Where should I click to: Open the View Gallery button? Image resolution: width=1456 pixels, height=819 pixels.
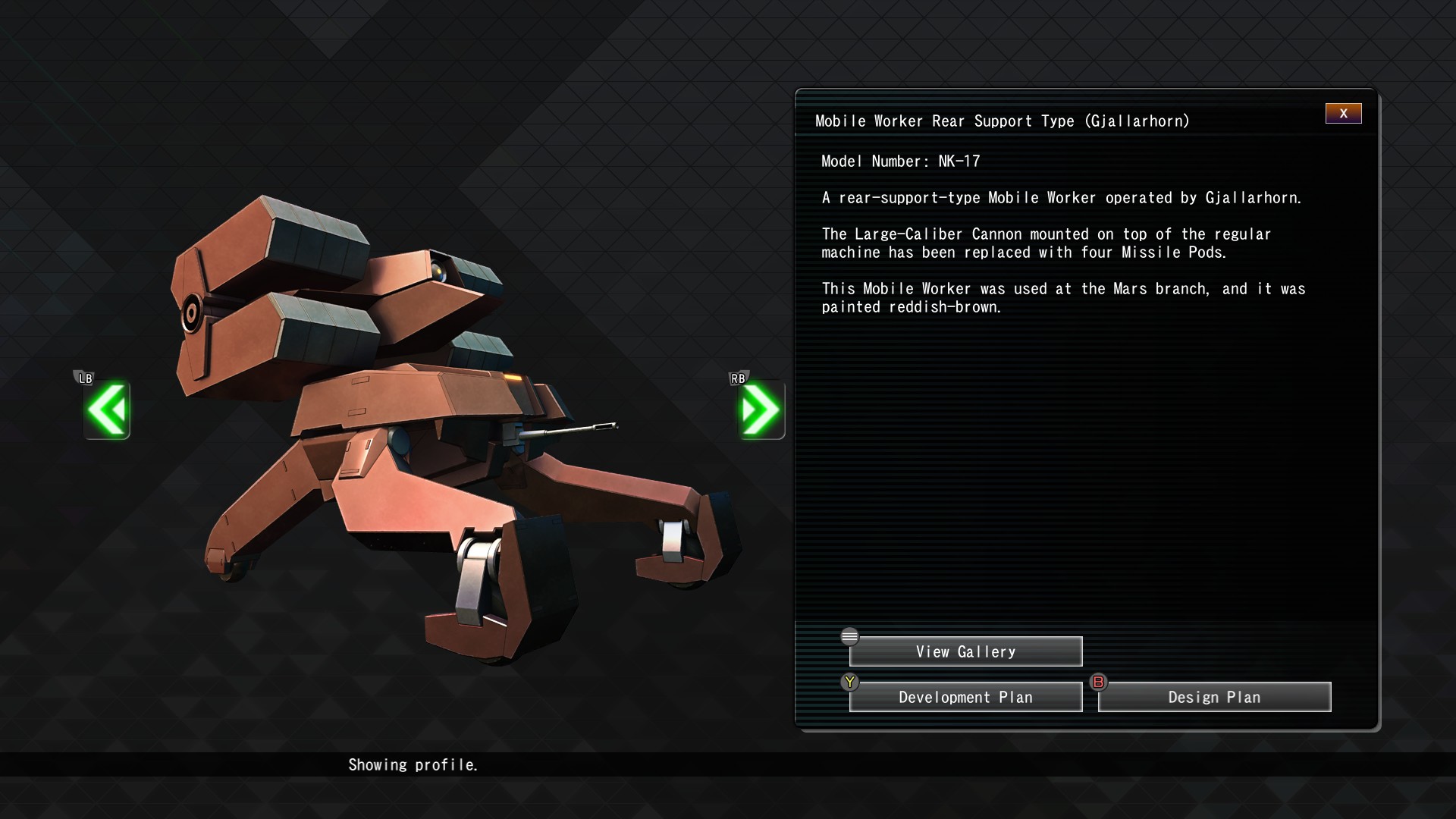[965, 652]
